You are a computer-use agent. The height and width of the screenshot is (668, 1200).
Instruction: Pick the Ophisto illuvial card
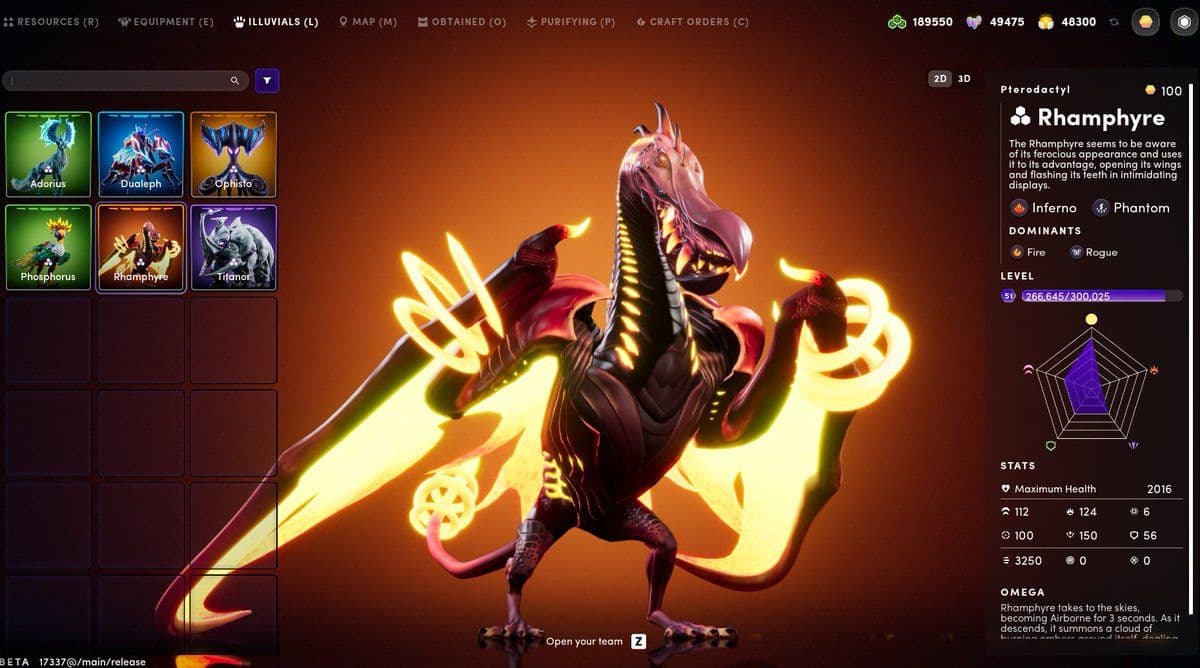[x=233, y=154]
